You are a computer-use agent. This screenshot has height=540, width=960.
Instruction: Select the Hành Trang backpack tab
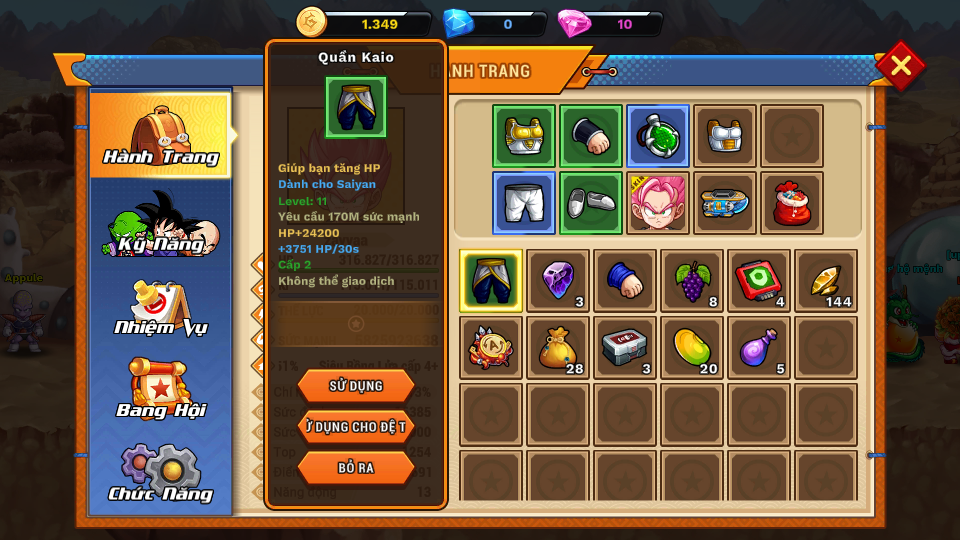161,135
